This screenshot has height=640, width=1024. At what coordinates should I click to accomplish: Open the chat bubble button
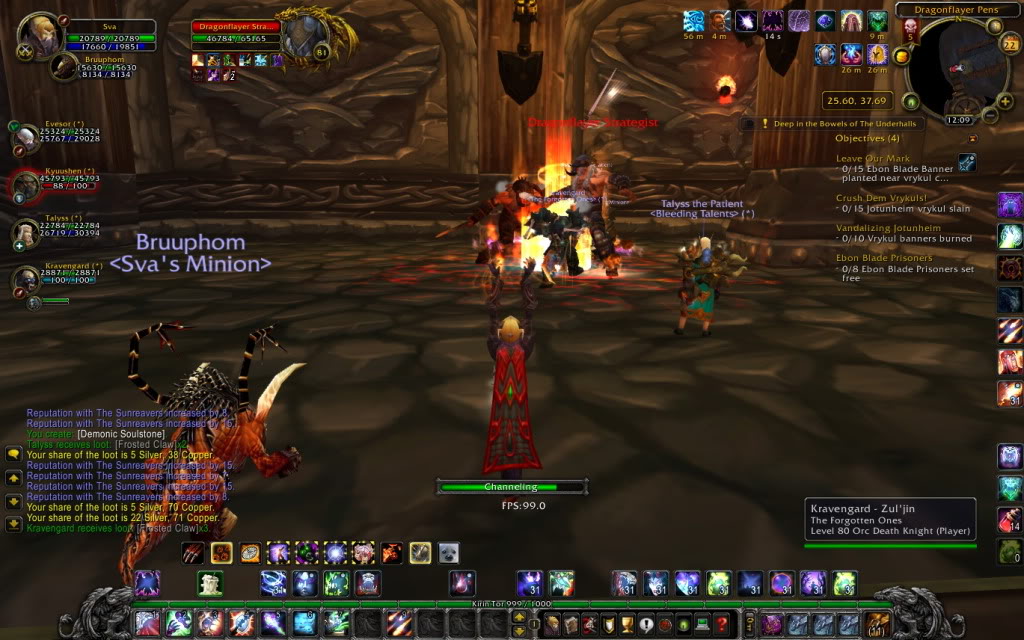13,453
